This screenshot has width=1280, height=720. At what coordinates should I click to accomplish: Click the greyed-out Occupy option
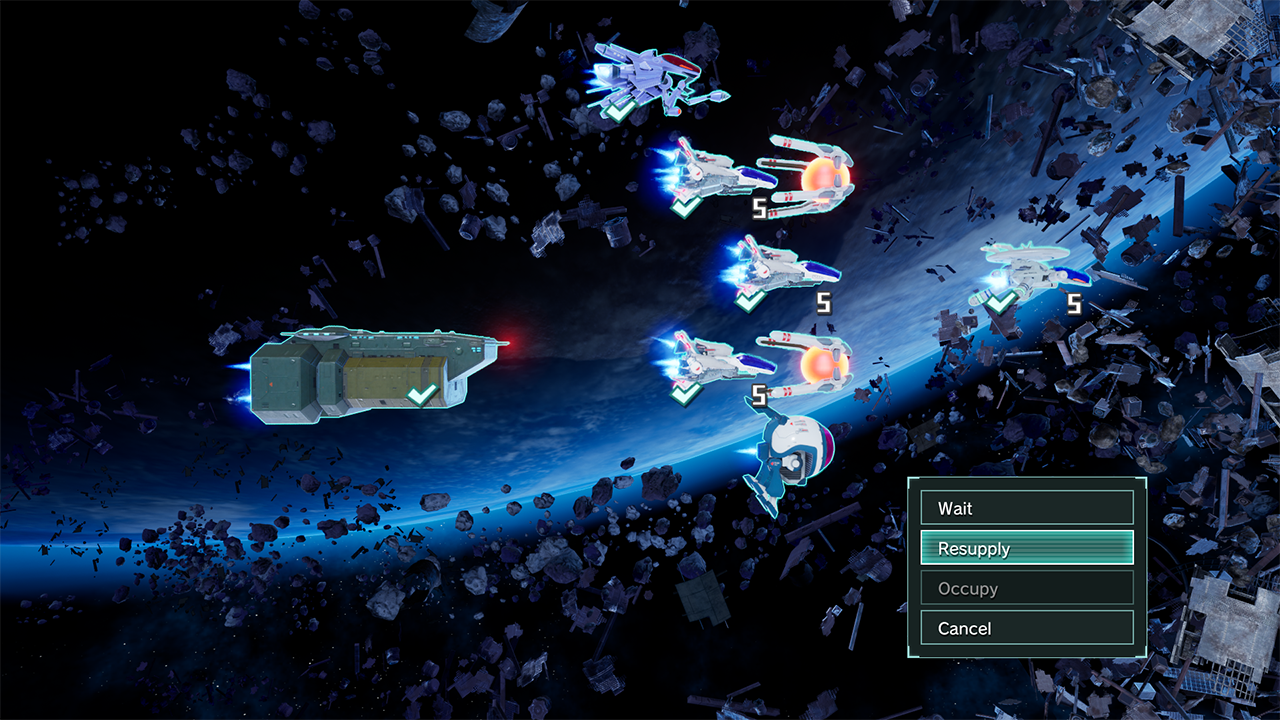click(x=1027, y=588)
